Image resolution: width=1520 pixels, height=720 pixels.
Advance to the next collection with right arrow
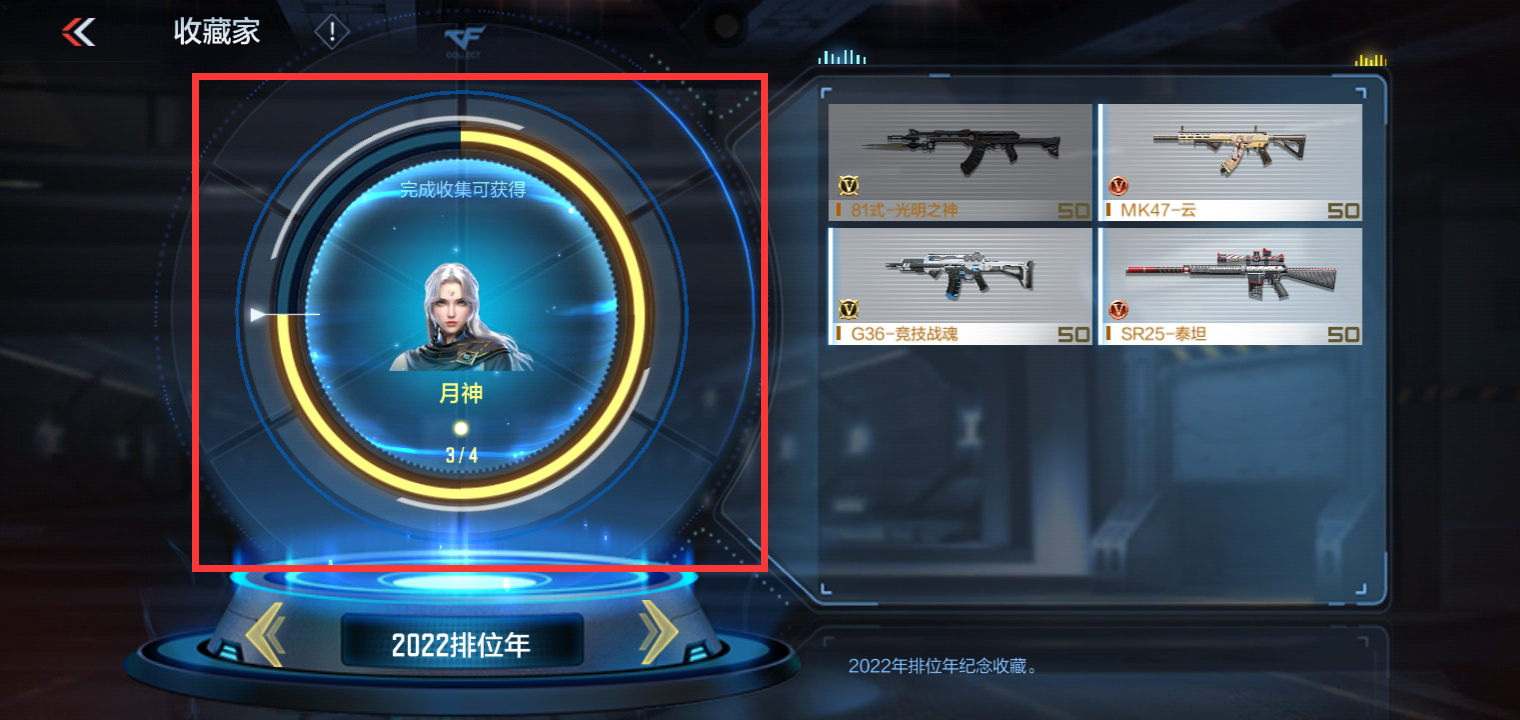pos(658,632)
